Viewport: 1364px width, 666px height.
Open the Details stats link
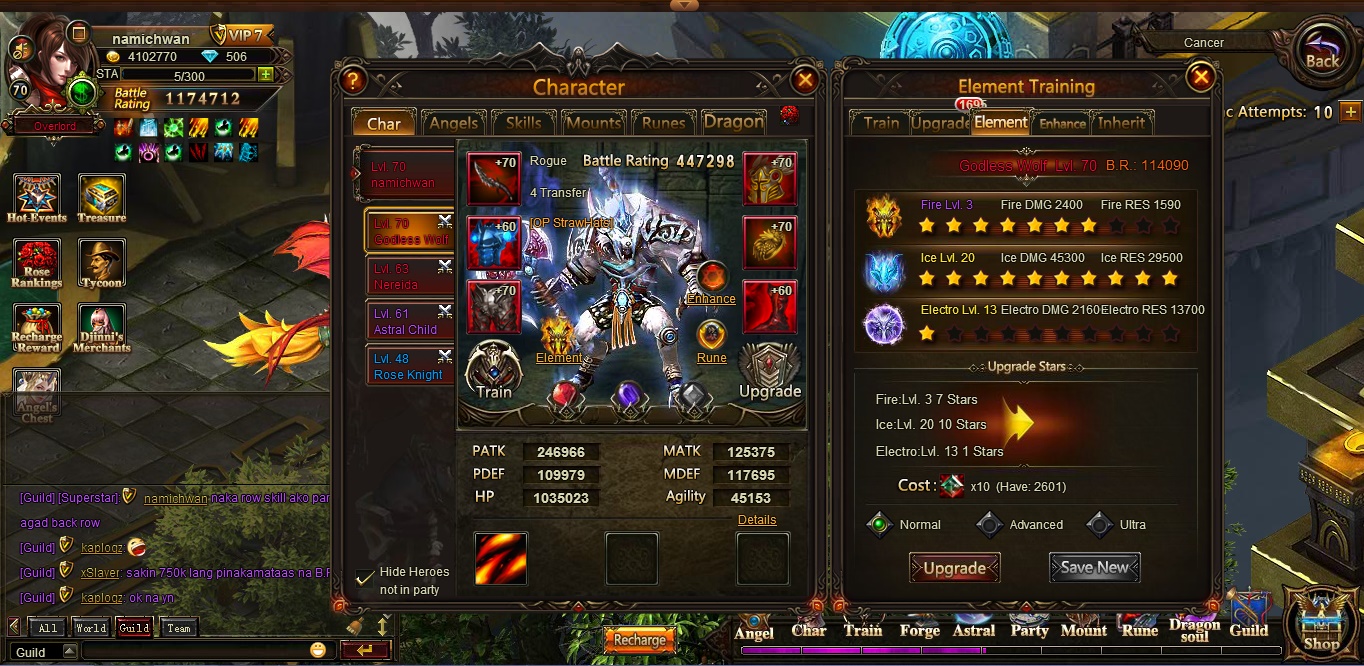[x=757, y=520]
